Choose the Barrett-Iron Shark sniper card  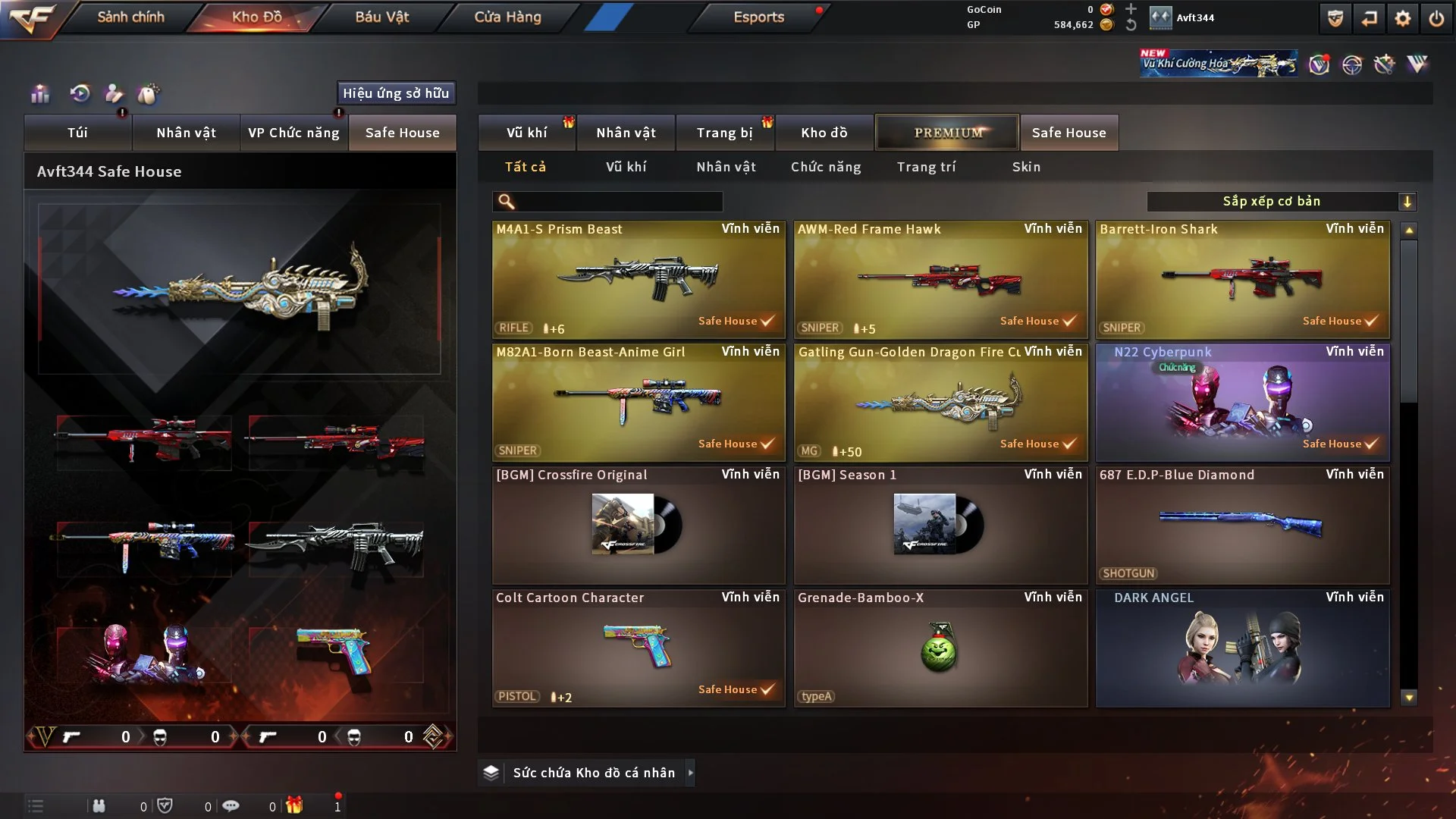tap(1242, 280)
